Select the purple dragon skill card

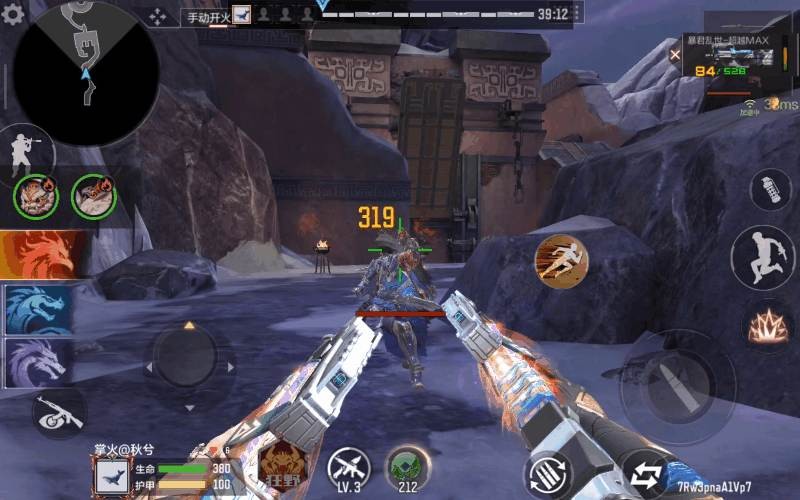(38, 361)
